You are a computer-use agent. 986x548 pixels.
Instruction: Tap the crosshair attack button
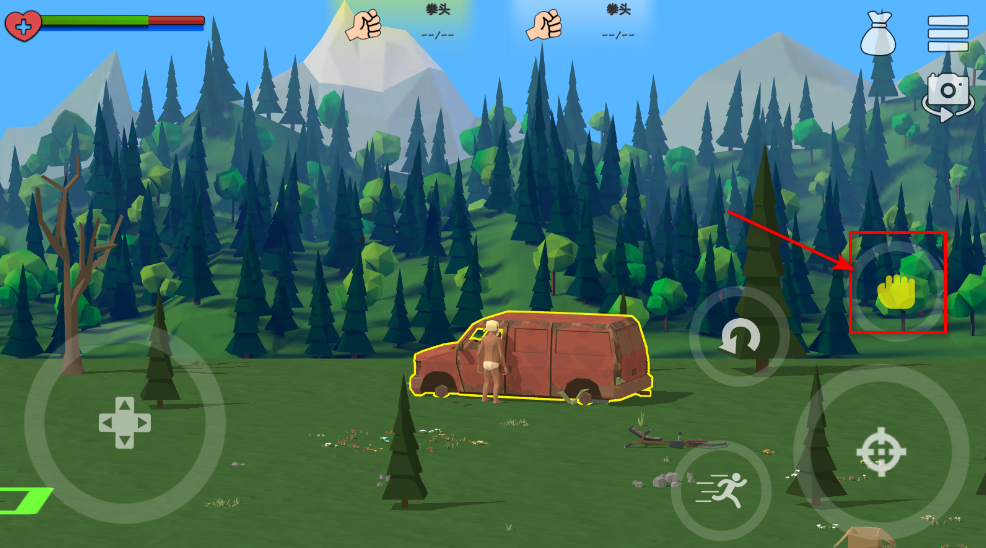[x=880, y=452]
